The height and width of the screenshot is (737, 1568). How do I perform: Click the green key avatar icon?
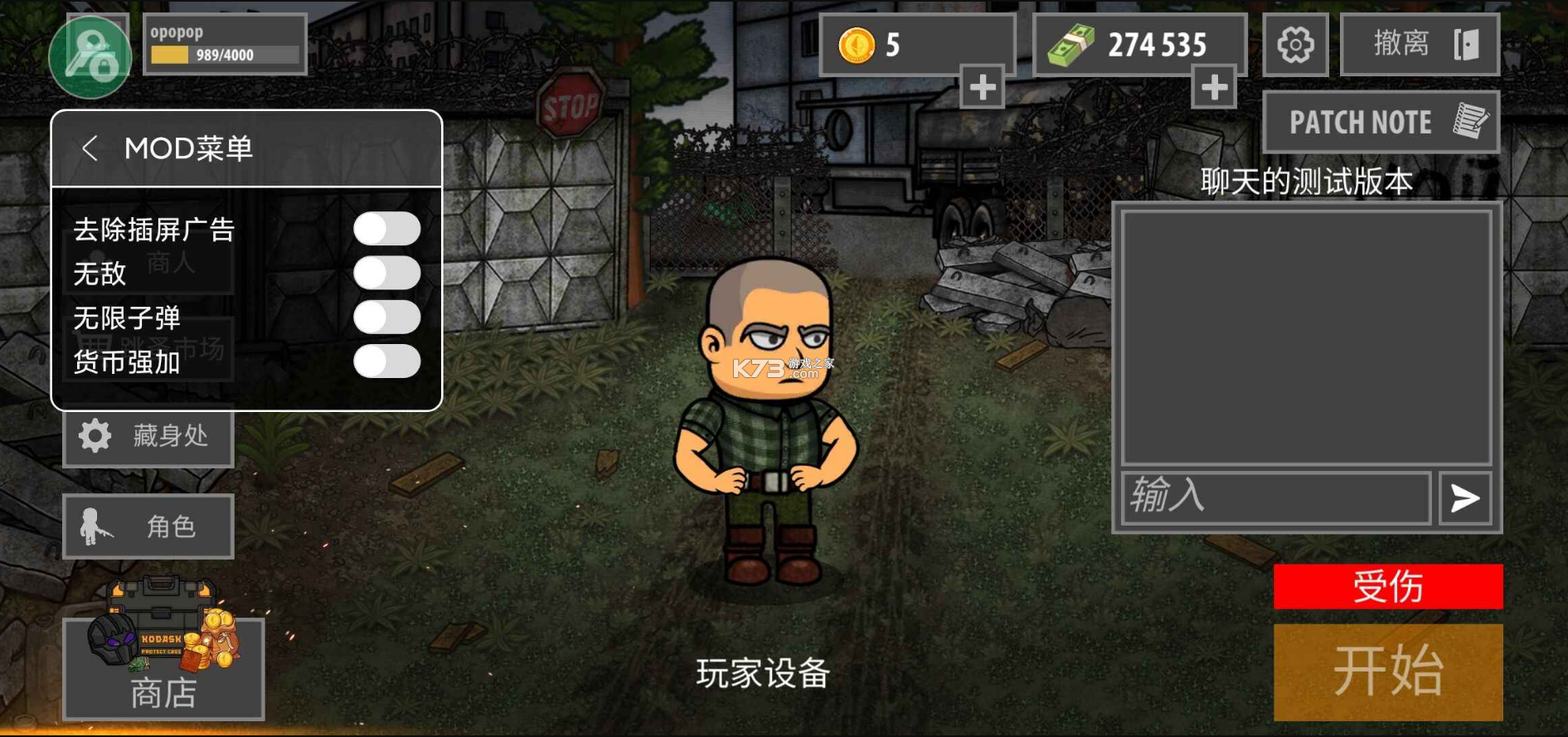91,56
